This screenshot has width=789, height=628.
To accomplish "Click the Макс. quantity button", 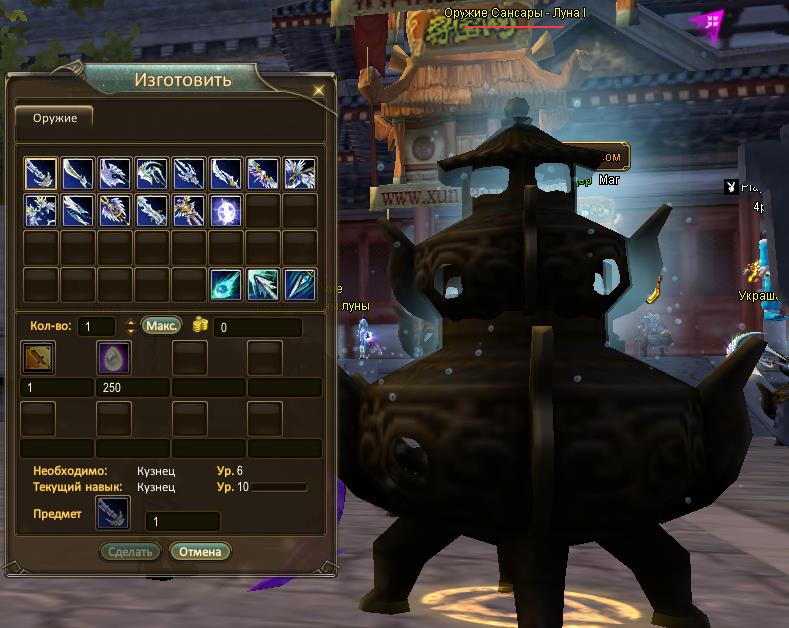I will (x=161, y=326).
